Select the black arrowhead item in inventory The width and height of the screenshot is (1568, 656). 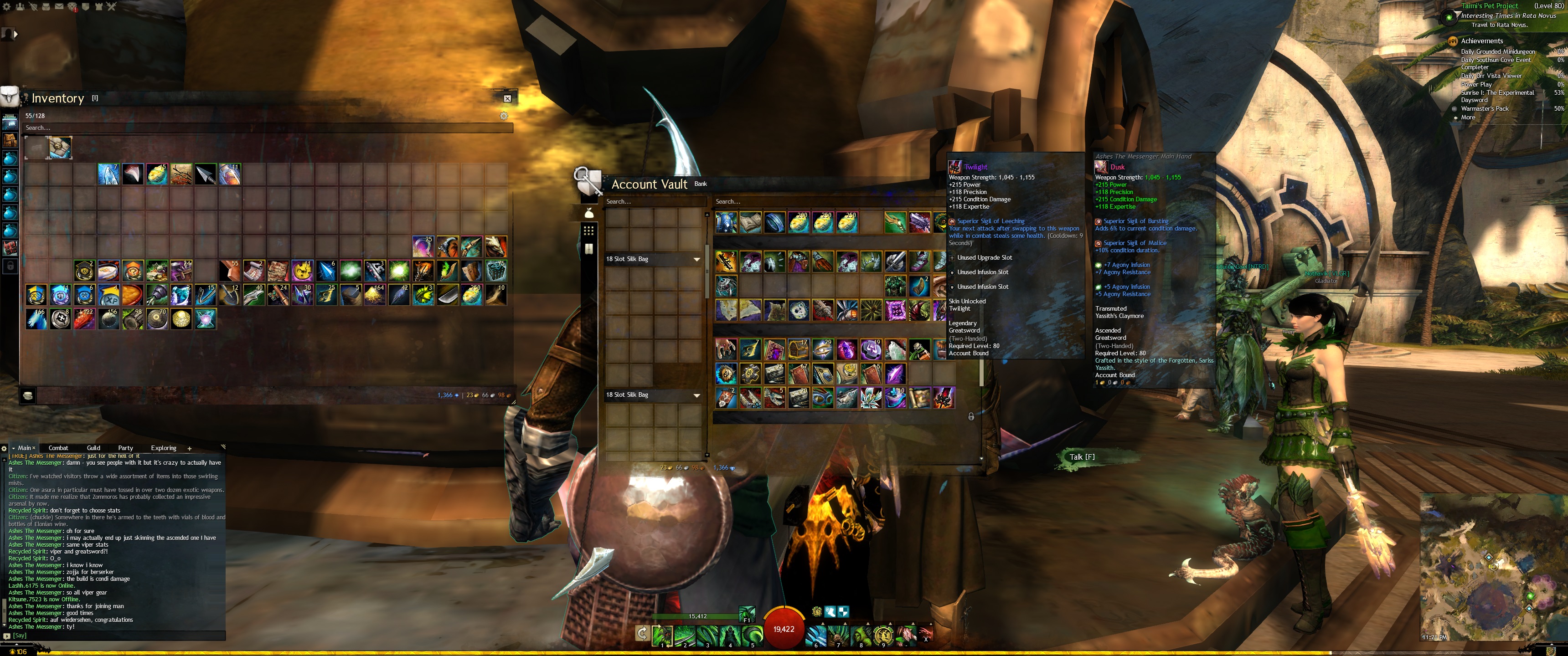click(x=205, y=174)
